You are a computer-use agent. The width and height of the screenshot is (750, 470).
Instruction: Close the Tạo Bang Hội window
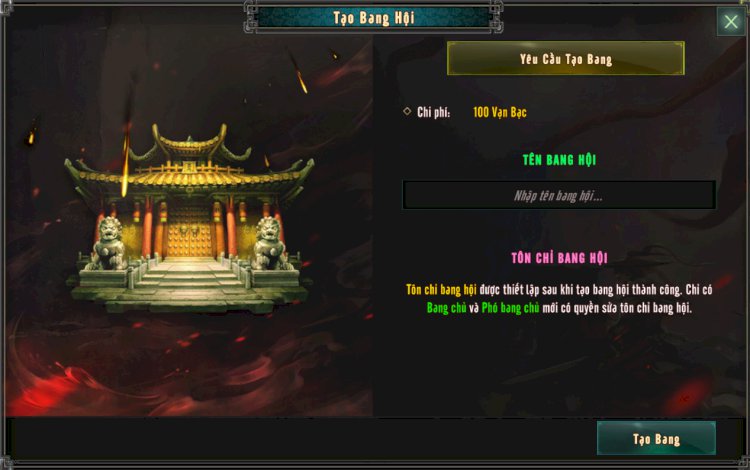click(730, 22)
